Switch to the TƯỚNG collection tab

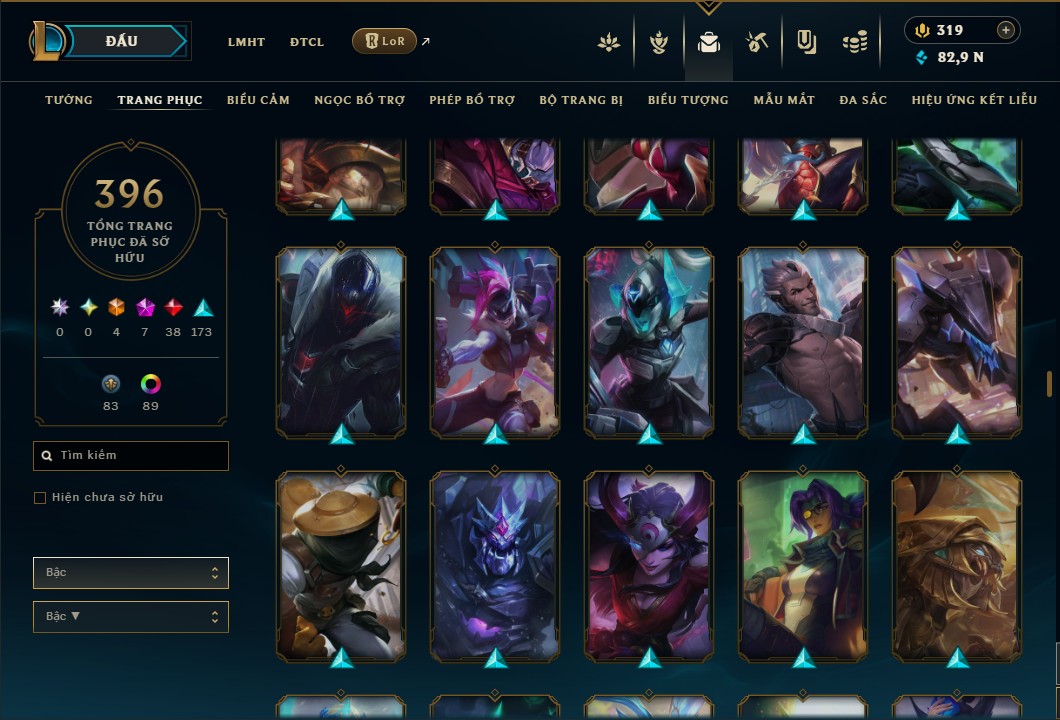tap(69, 100)
